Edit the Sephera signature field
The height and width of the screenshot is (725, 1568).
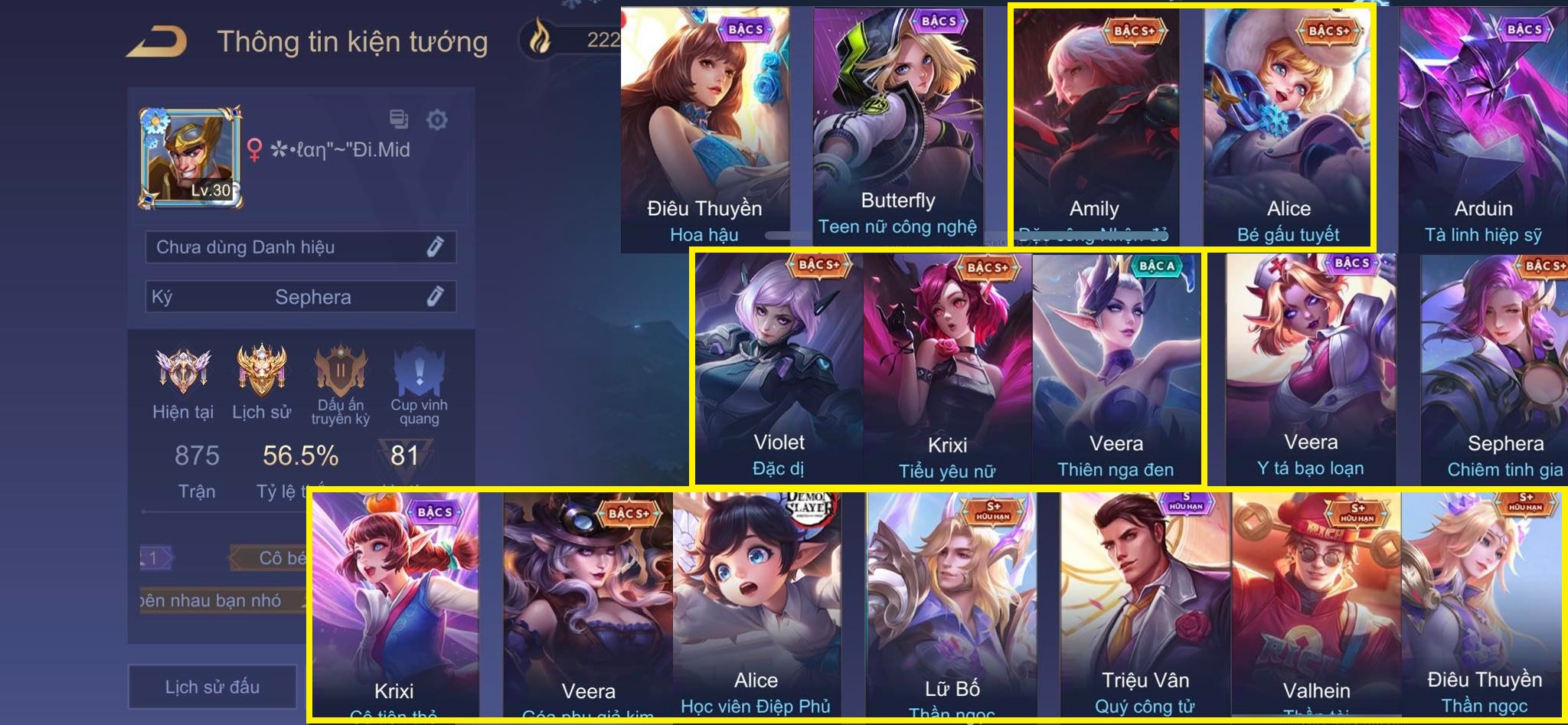pyautogui.click(x=435, y=296)
